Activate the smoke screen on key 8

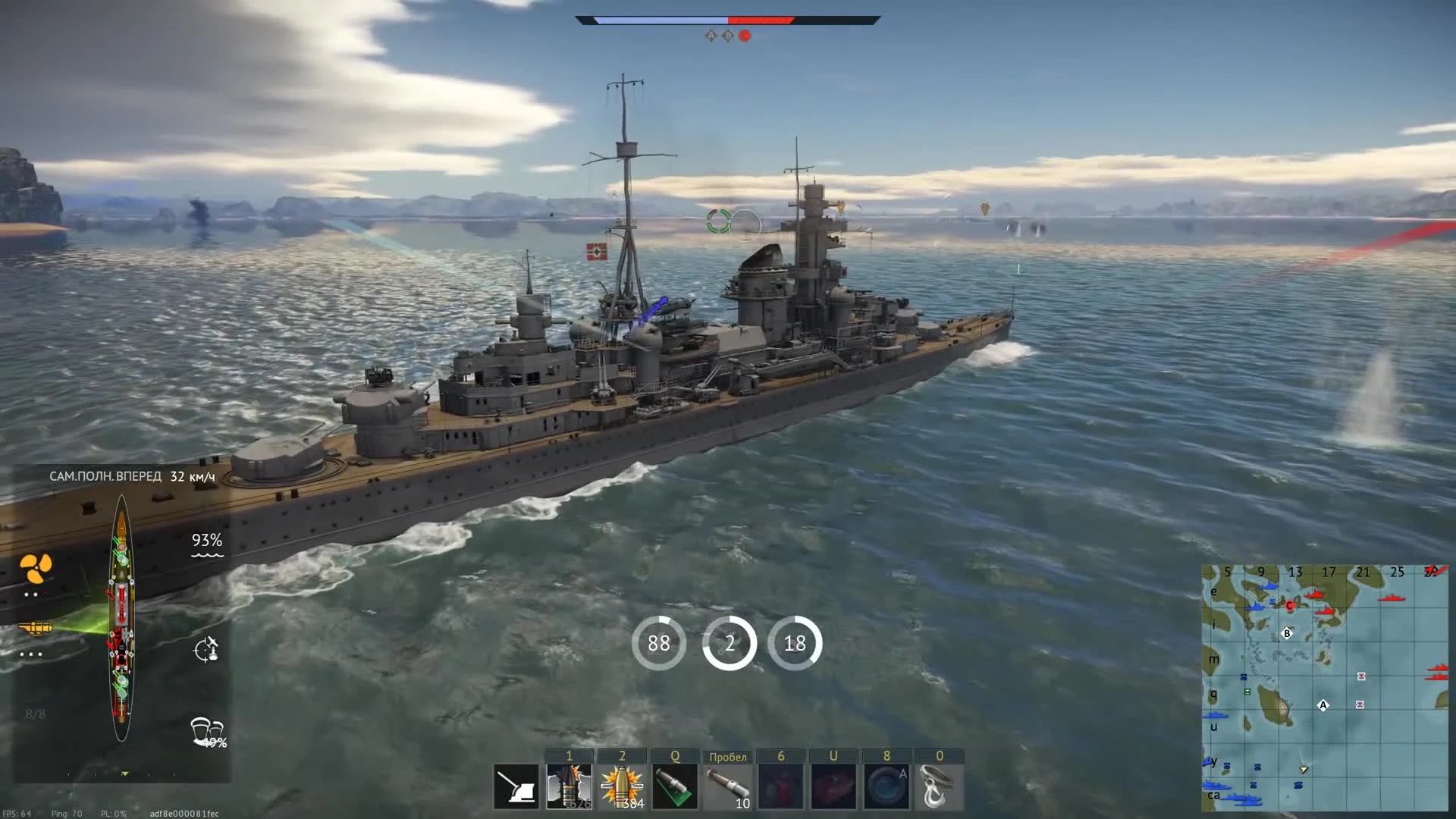coord(886,786)
